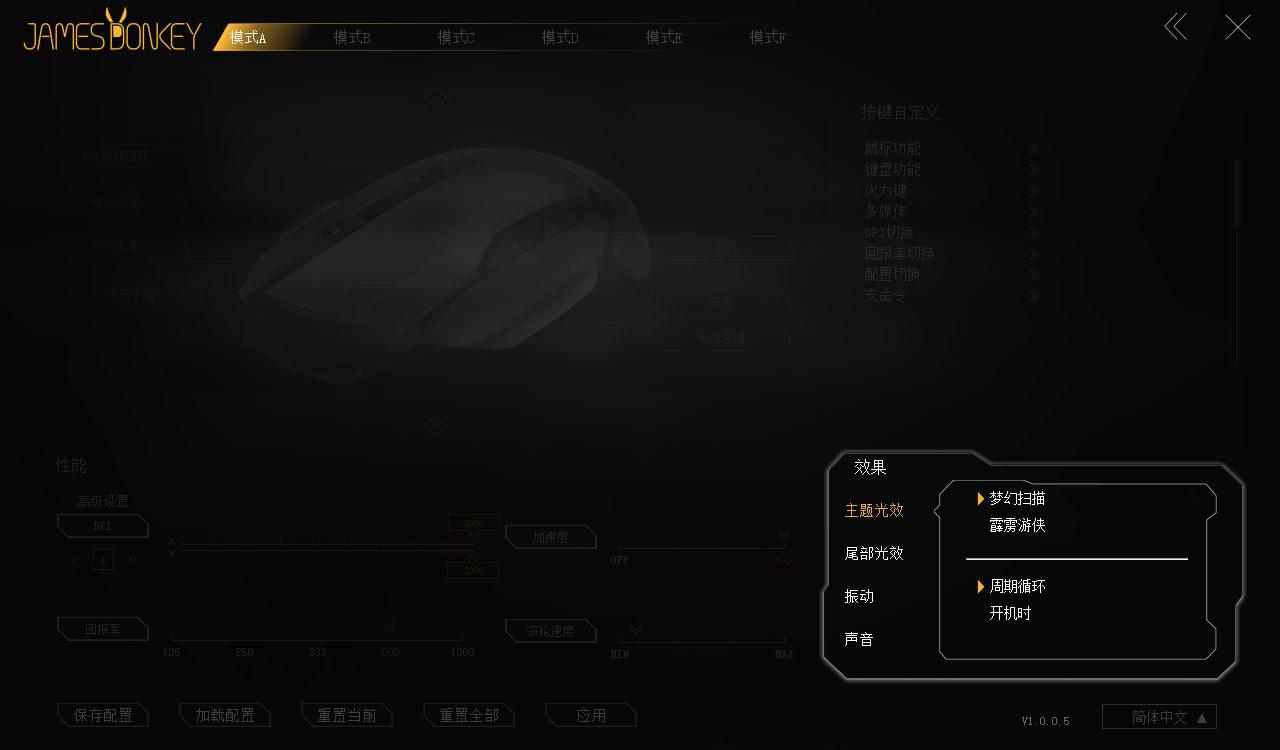Click the 应用 apply button
The width and height of the screenshot is (1280, 750).
pos(590,714)
